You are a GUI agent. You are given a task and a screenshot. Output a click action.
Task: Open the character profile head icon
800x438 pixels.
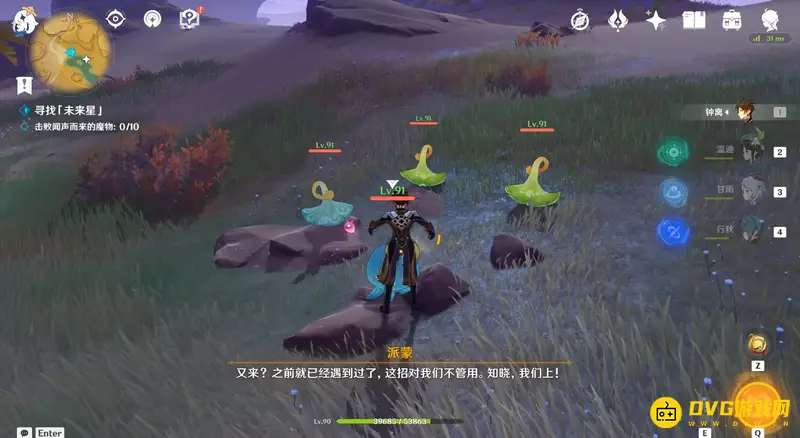coord(771,20)
